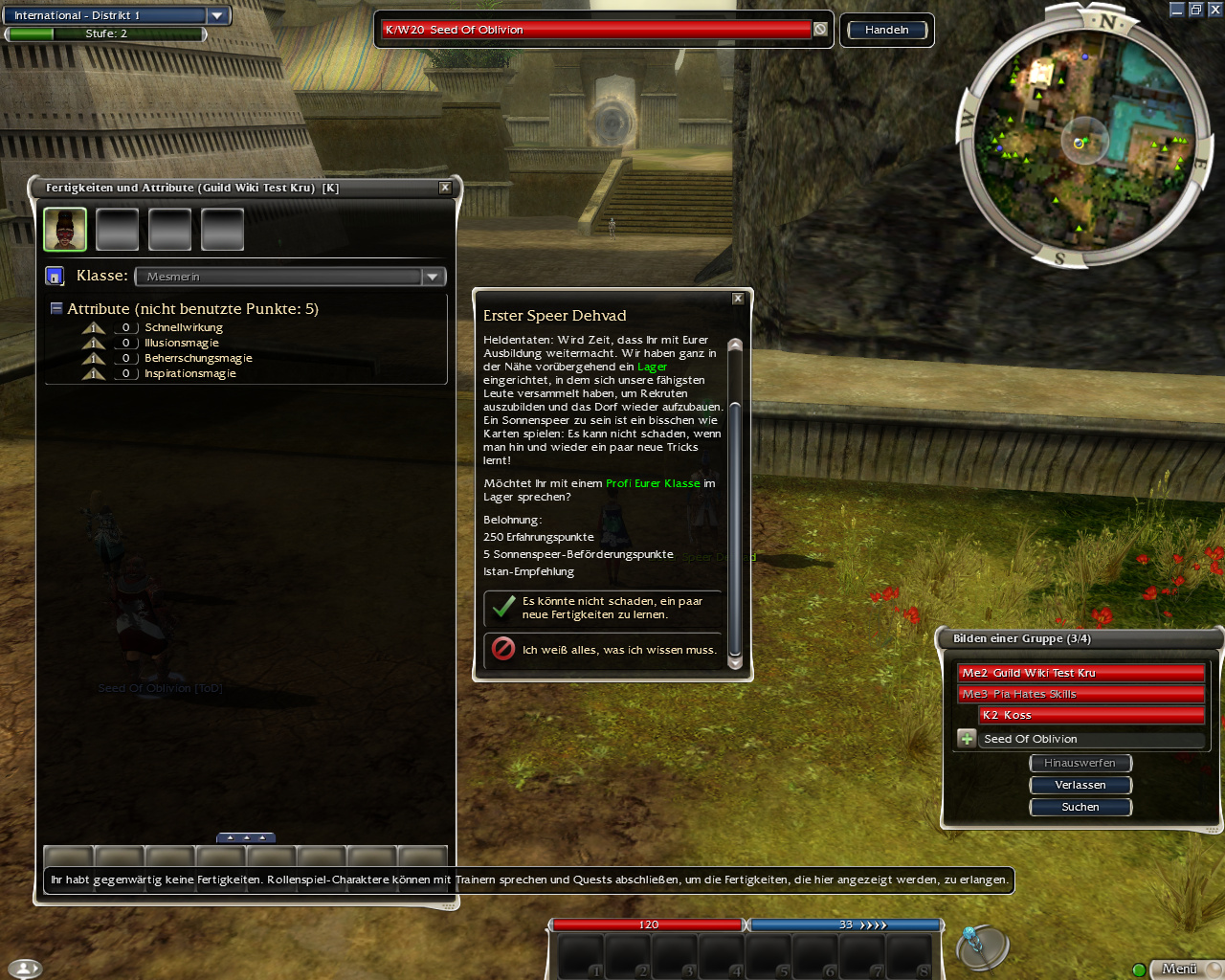1225x980 pixels.
Task: Select party member Koss
Action: coord(1091,715)
